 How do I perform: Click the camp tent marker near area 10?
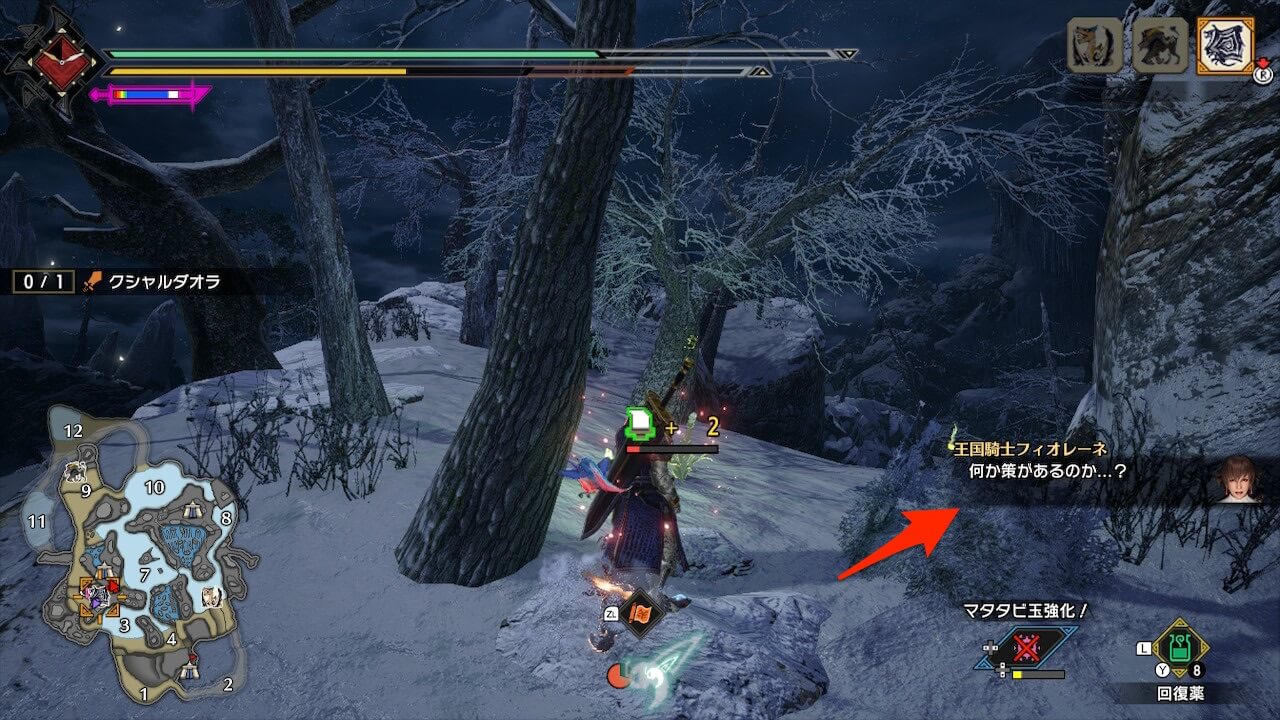(x=192, y=511)
